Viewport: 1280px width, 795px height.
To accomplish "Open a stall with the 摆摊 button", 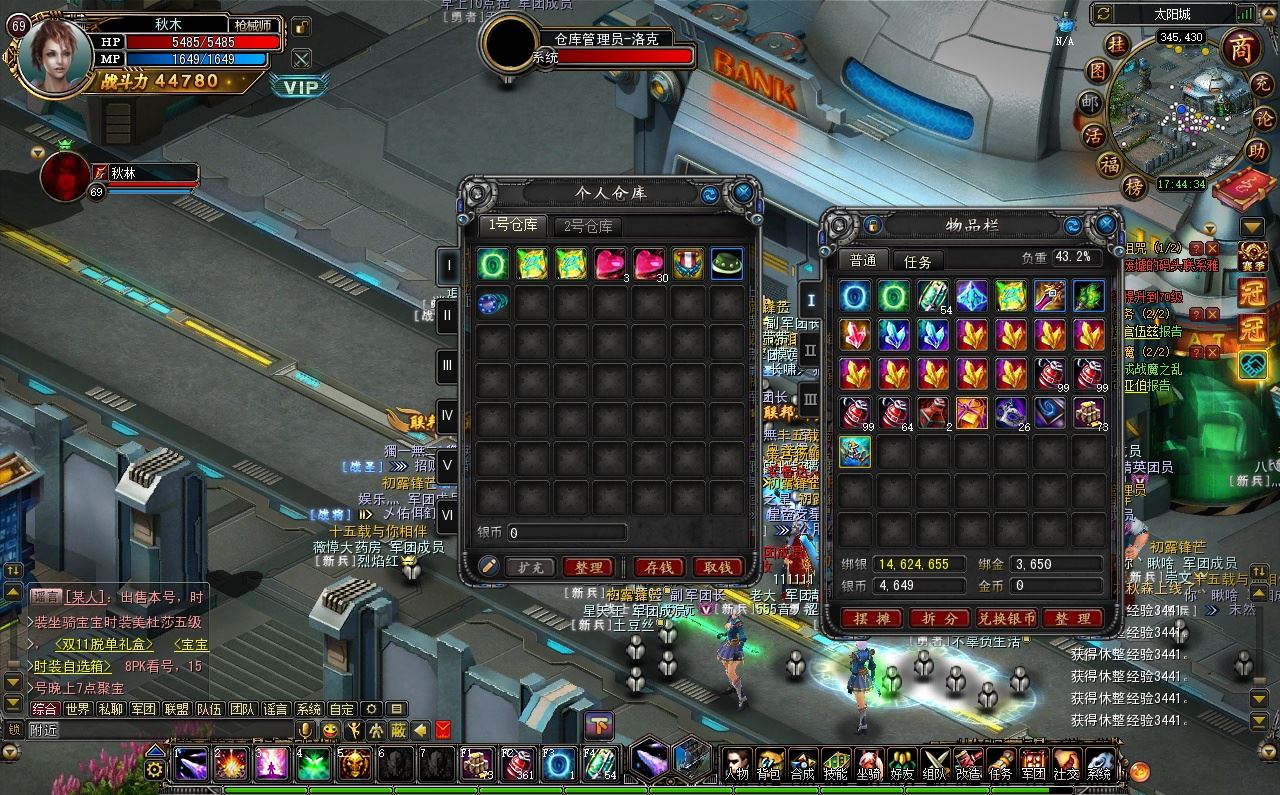I will 872,618.
